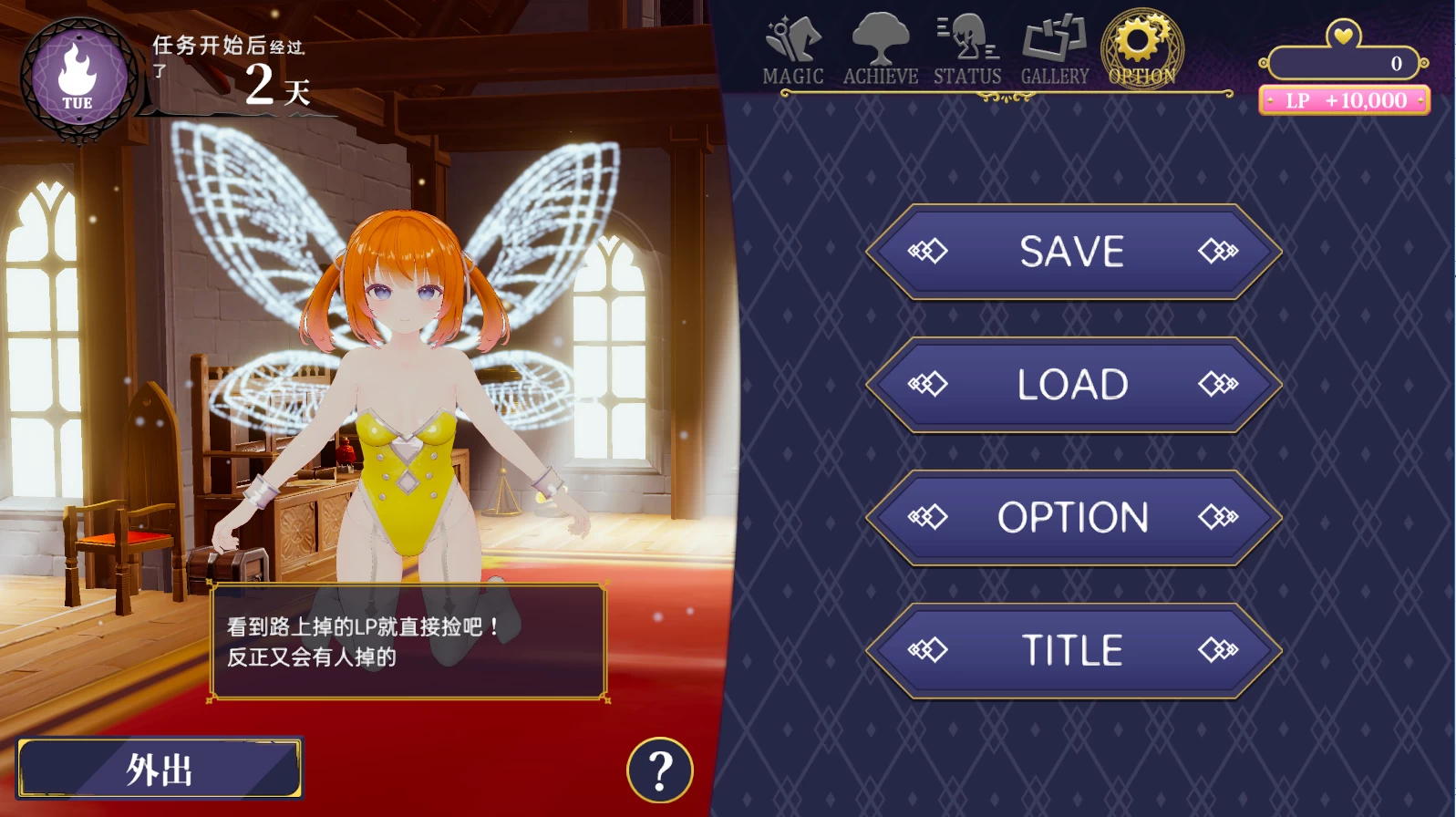Viewport: 1456px width, 817px height.
Task: Click the 外出 (go out) button
Action: click(x=160, y=770)
